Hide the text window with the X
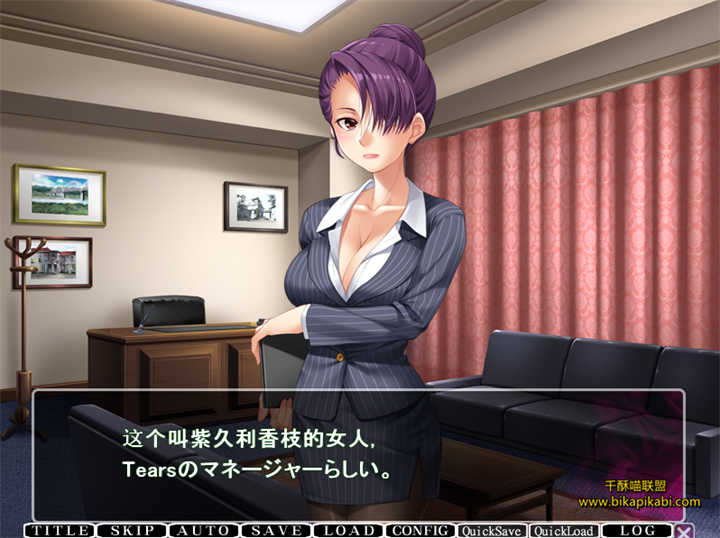 click(x=685, y=531)
